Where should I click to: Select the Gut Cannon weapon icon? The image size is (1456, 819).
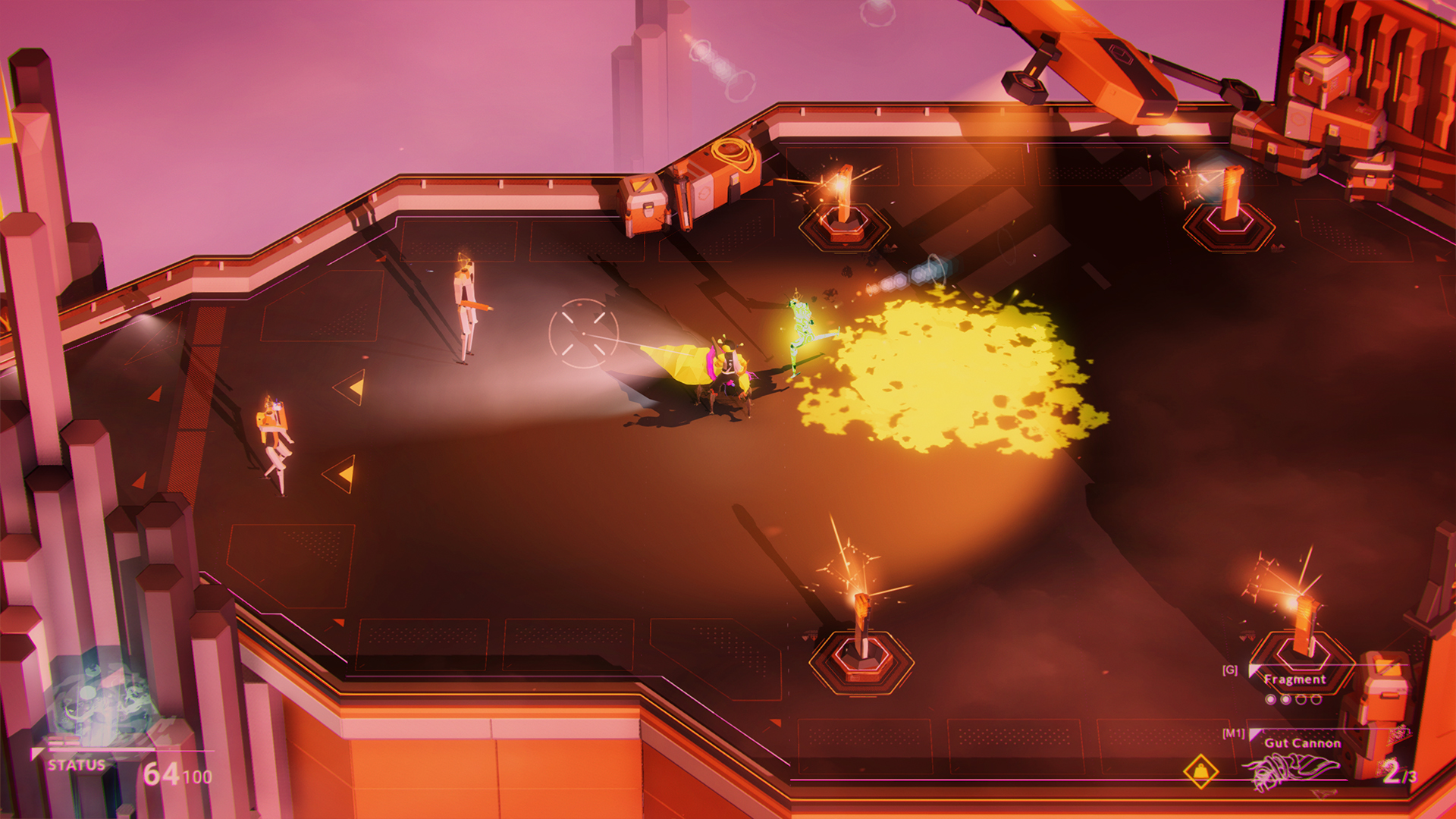[1289, 773]
